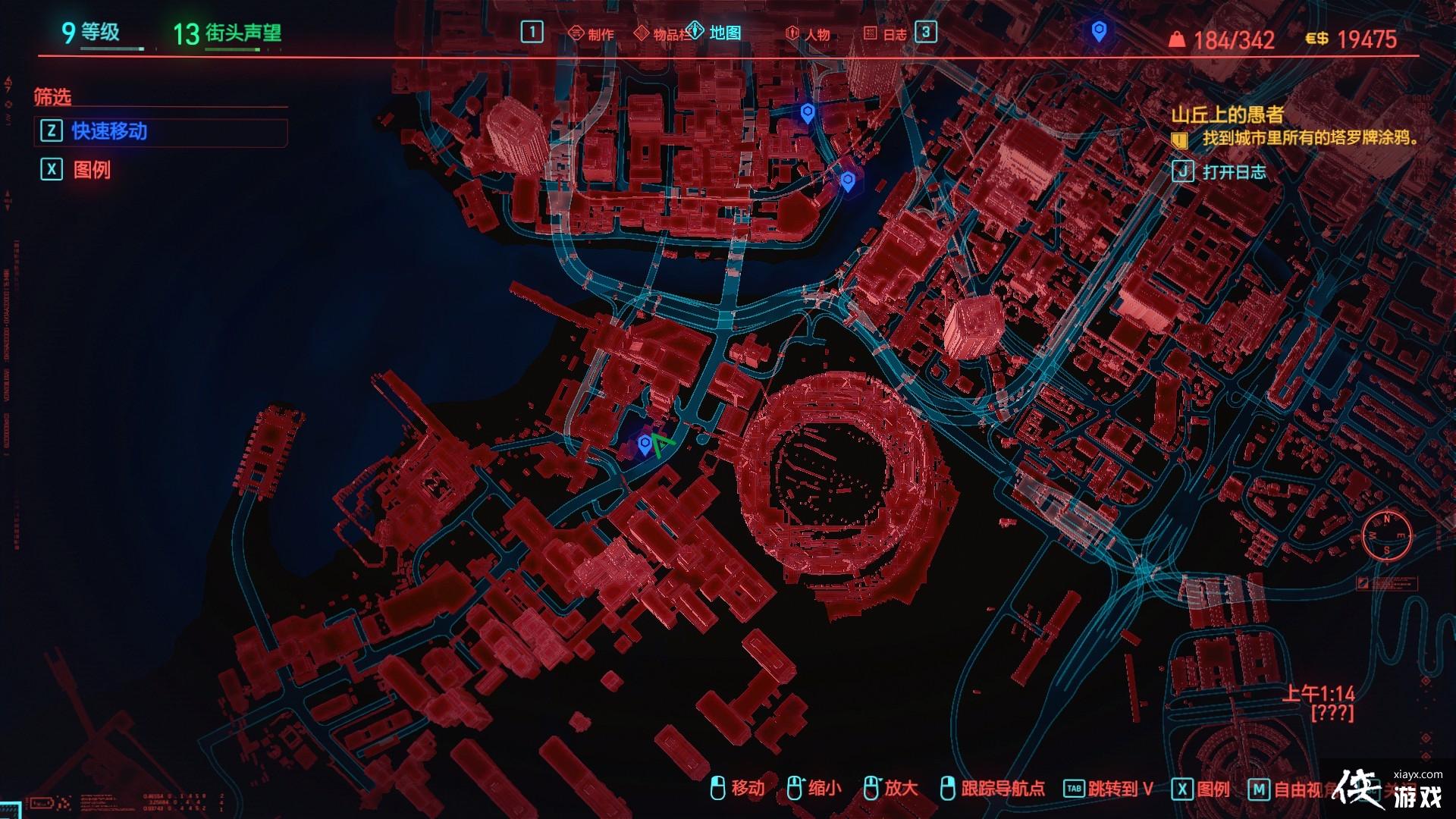Open the 制作 crafting tab
The image size is (1456, 819).
591,34
